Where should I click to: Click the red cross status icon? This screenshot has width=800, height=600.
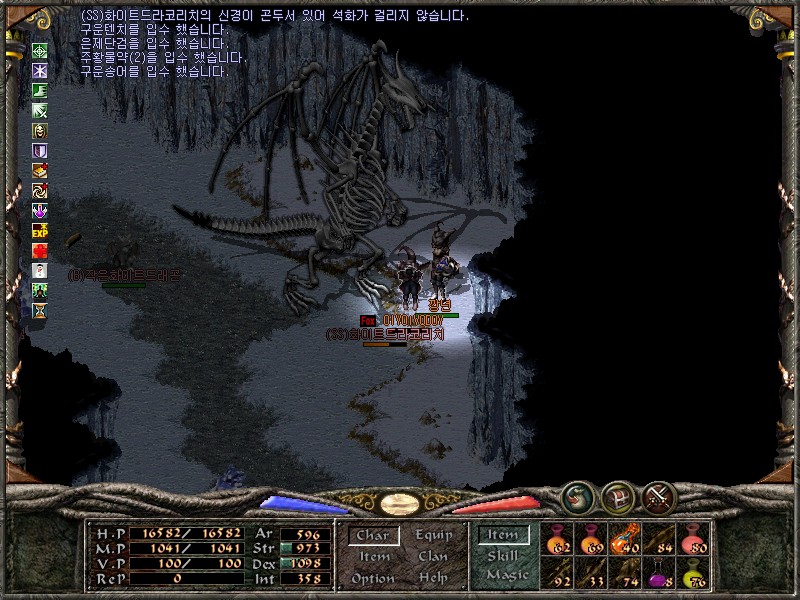tap(40, 250)
